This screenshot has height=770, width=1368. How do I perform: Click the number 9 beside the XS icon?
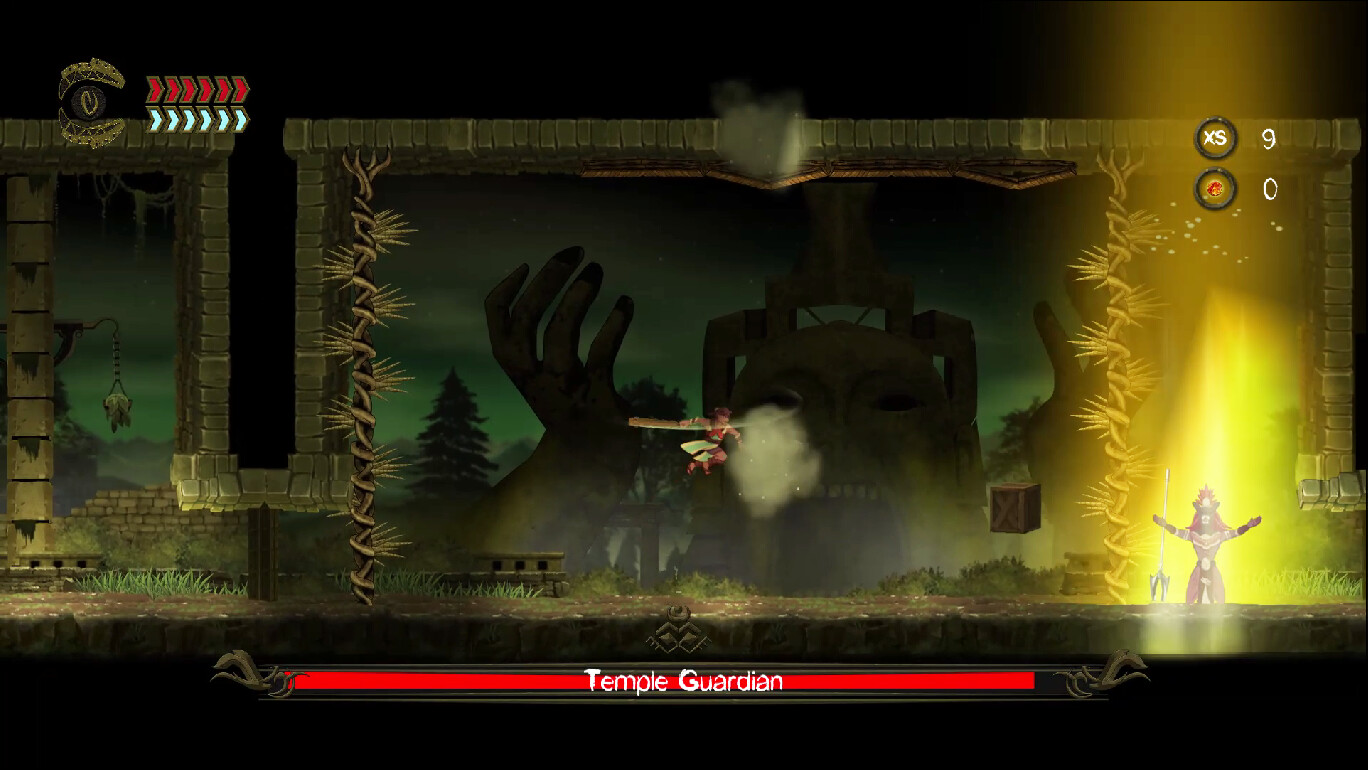[x=1269, y=140]
